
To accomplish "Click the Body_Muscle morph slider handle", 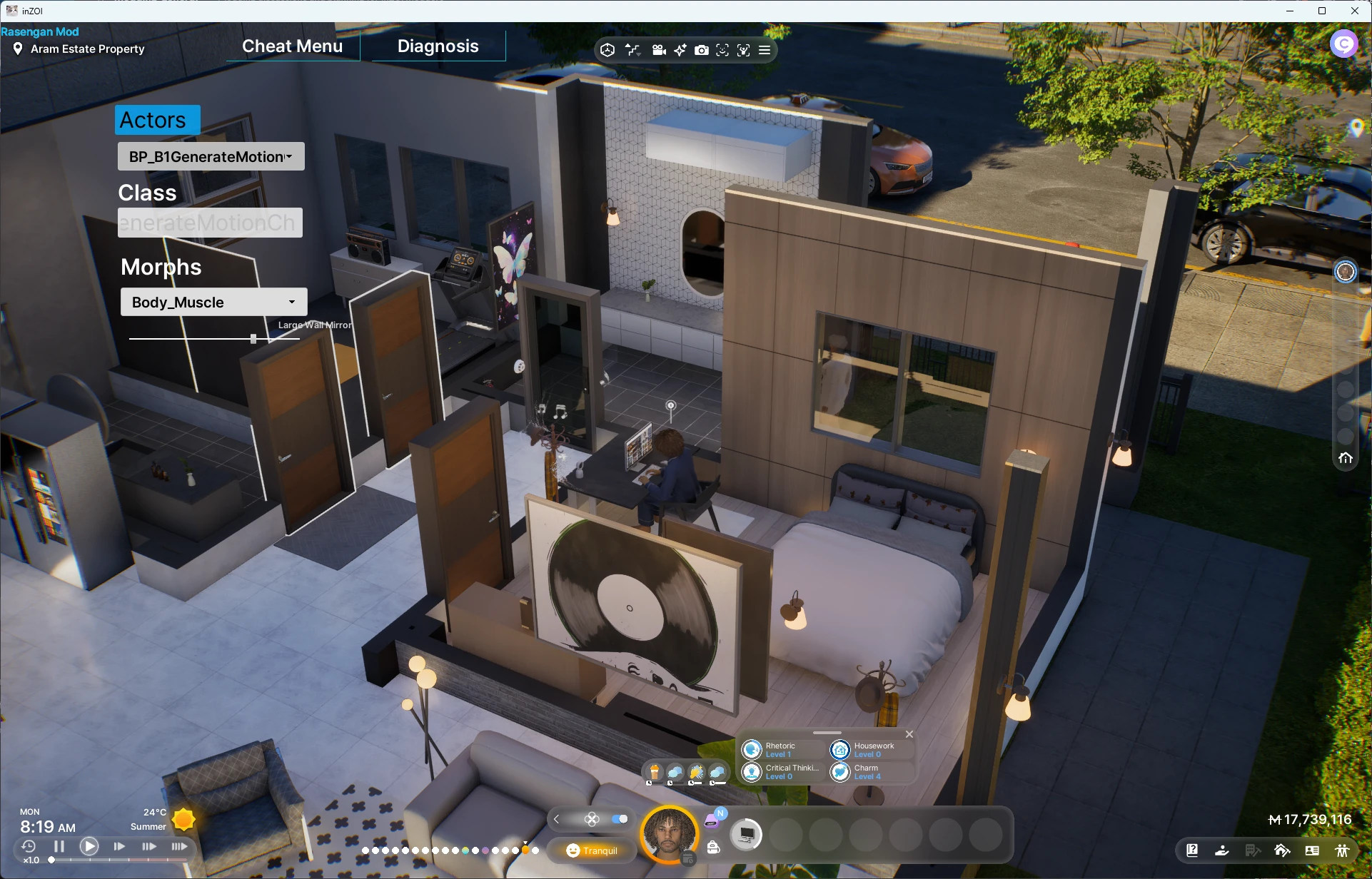I will [253, 339].
